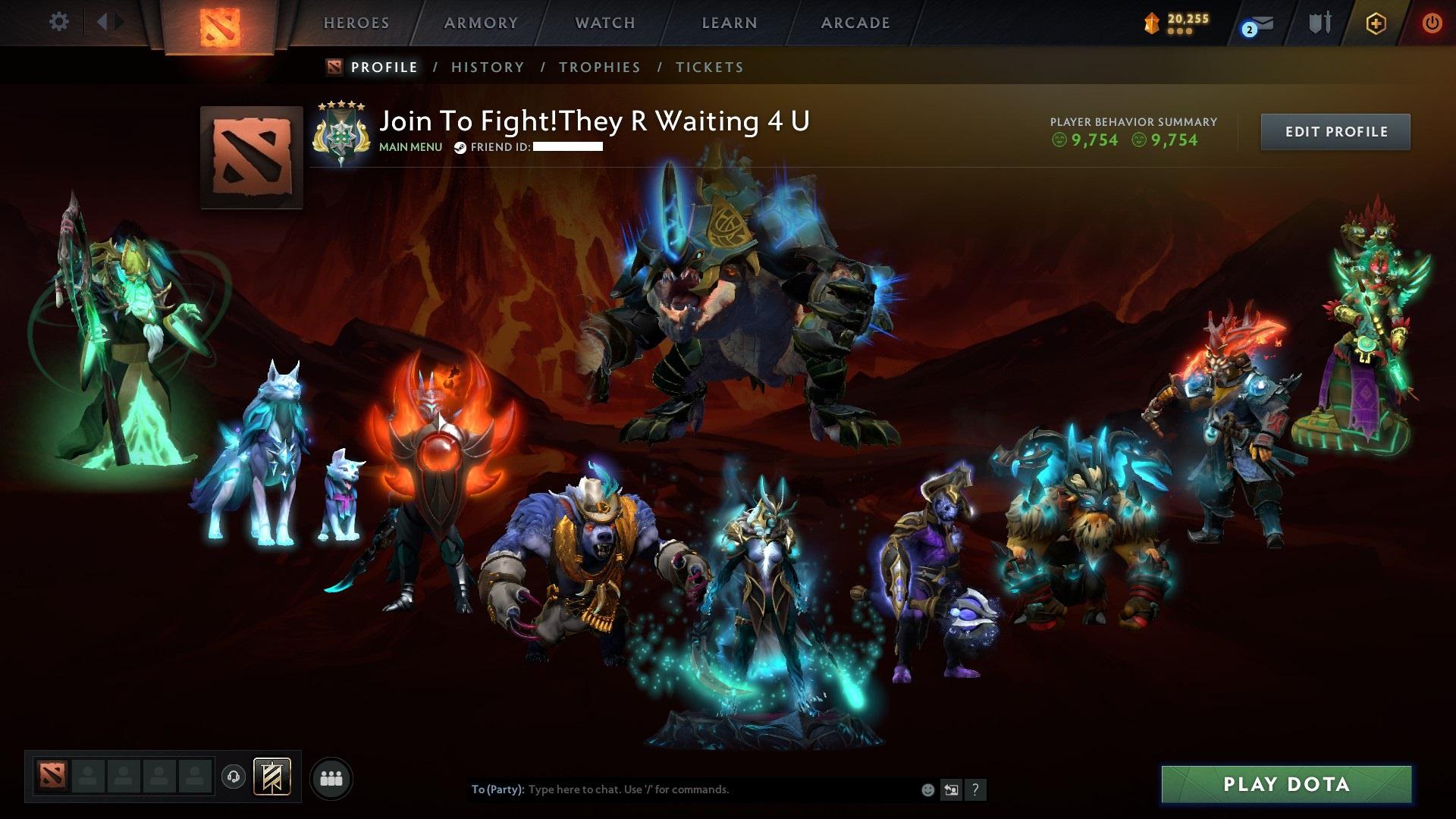Open the settings gear menu
The height and width of the screenshot is (819, 1456).
click(58, 22)
